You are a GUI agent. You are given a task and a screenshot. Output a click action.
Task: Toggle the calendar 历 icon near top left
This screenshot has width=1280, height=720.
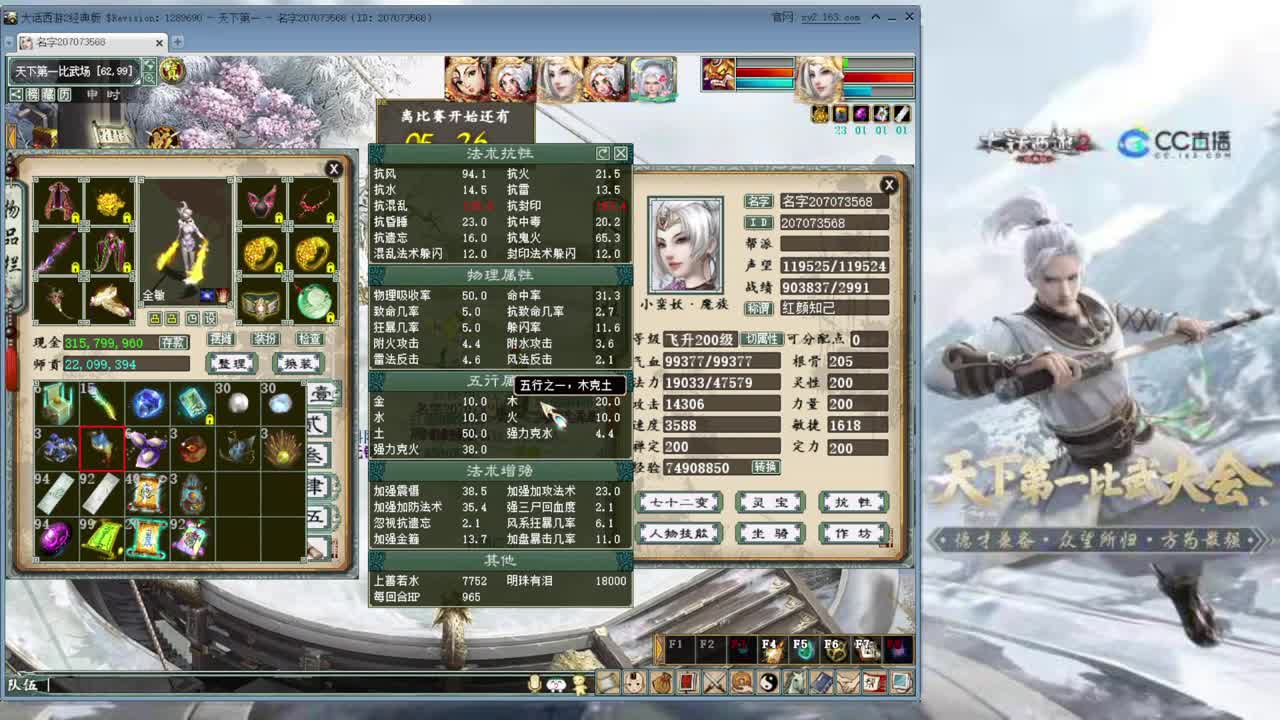coord(64,95)
